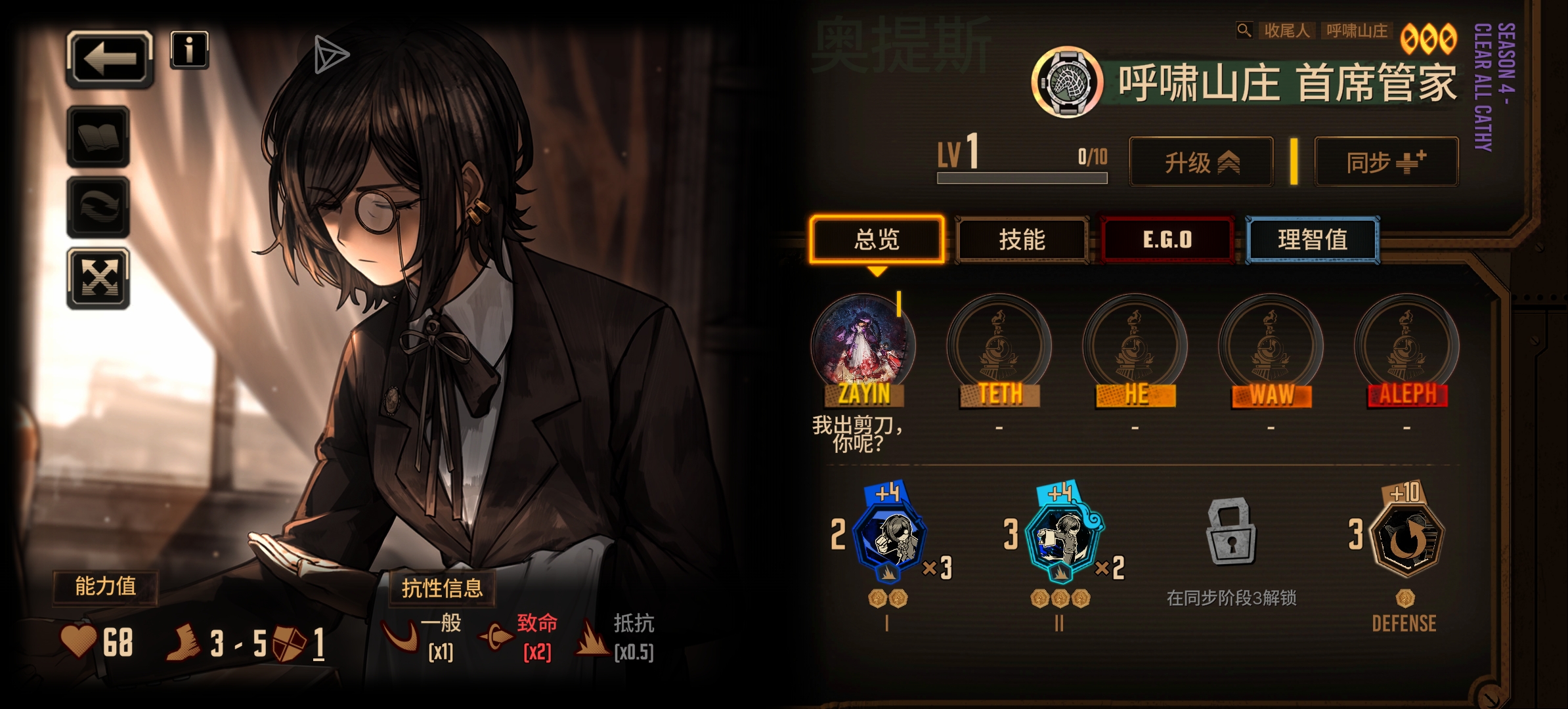Click the 呼啸山庄 tag next to 收尾人
Screen dimensions: 1568x709
coord(1355,31)
